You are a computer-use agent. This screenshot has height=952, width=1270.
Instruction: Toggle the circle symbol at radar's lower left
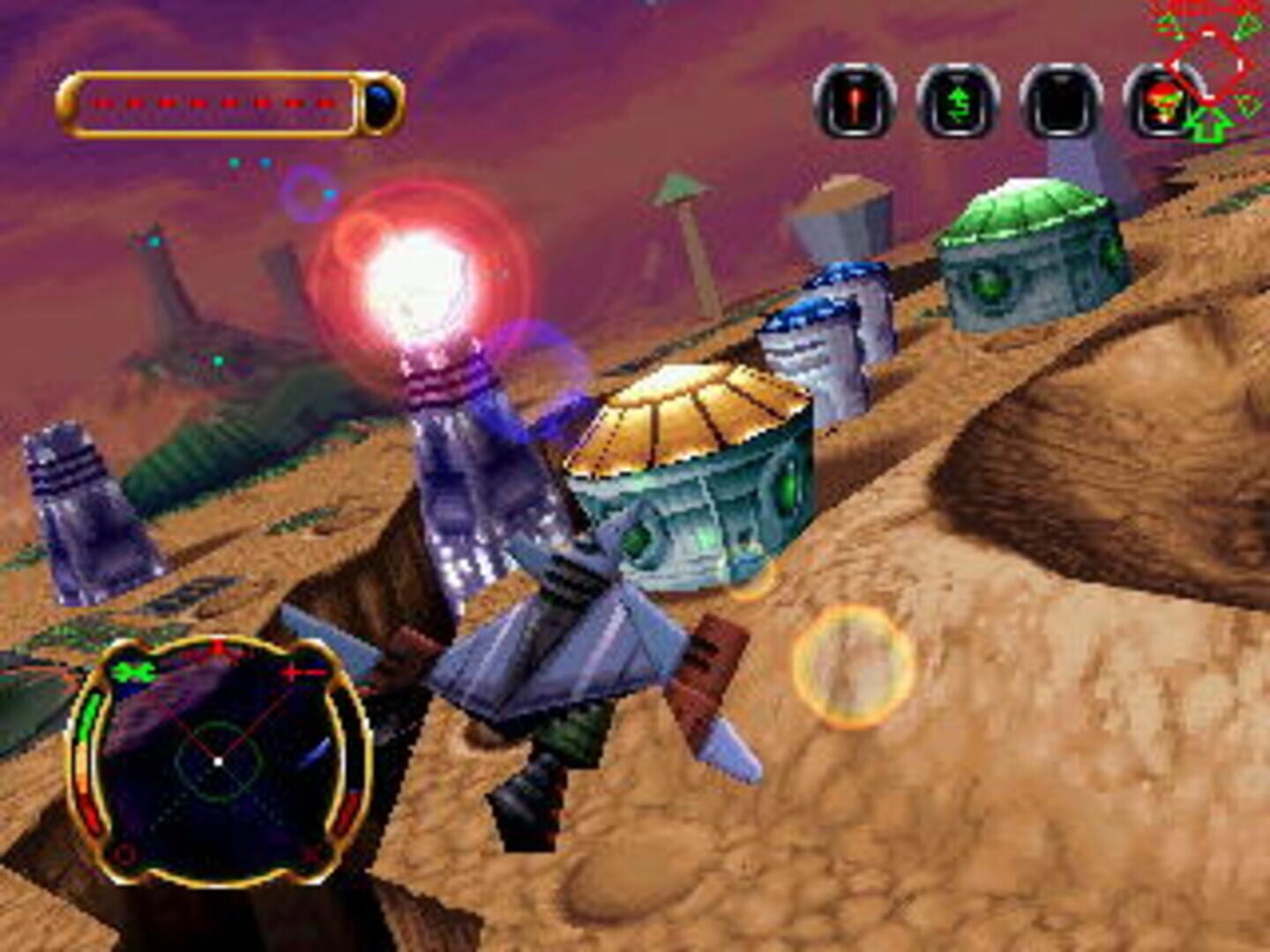point(124,856)
